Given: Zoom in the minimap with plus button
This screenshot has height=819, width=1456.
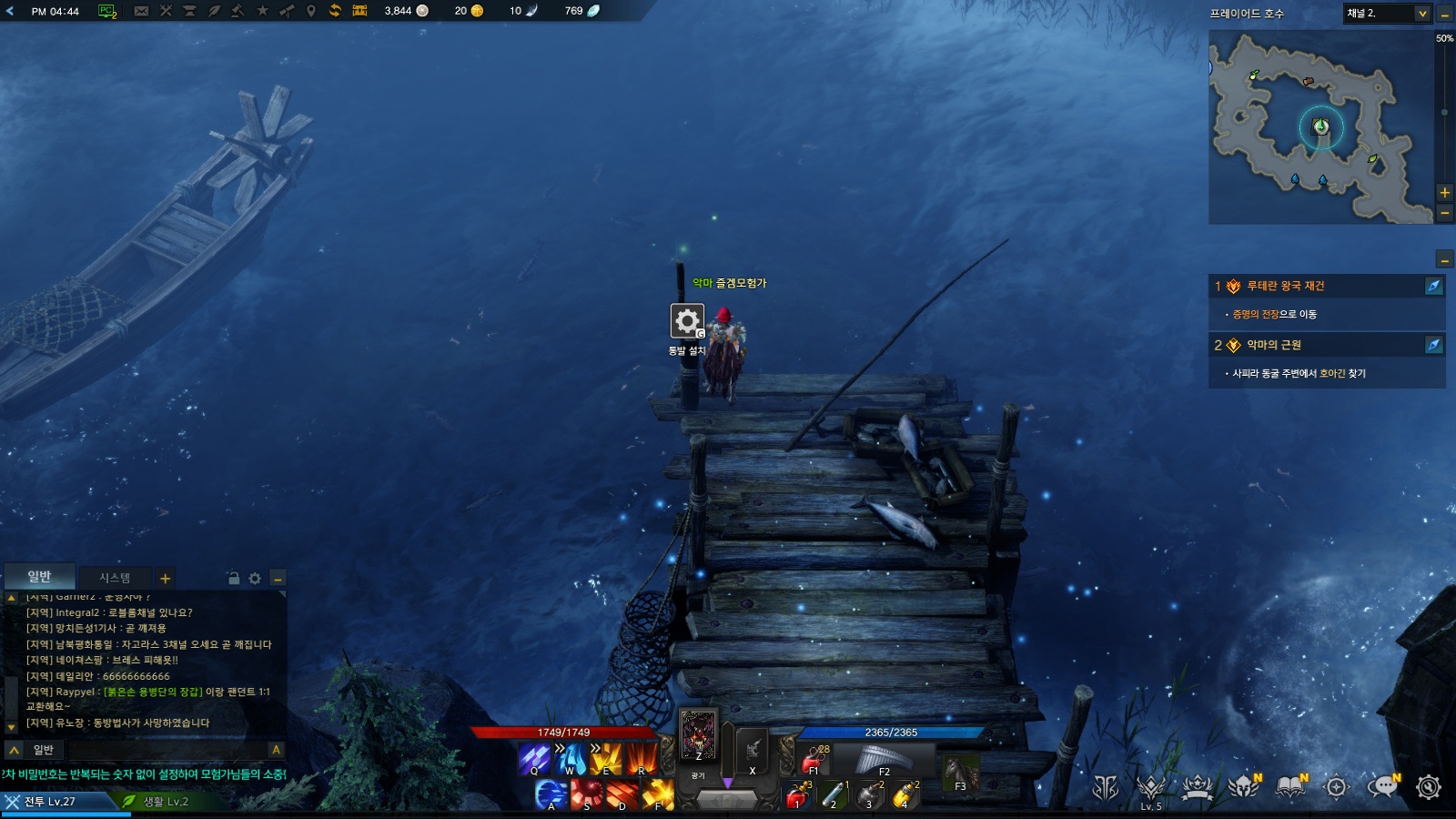Looking at the screenshot, I should pos(1444,193).
